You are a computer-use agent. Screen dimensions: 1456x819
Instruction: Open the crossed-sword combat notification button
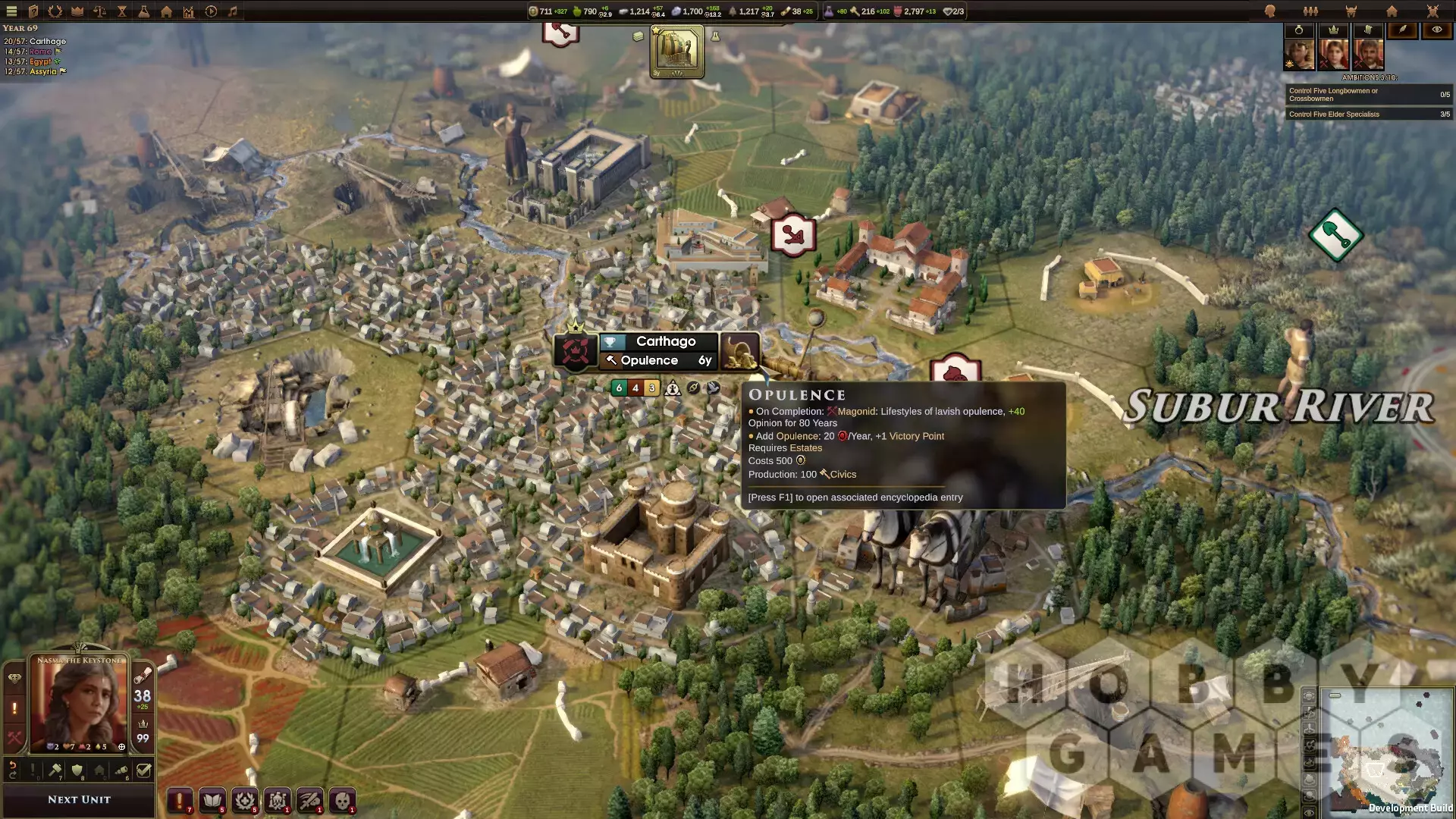tap(309, 800)
